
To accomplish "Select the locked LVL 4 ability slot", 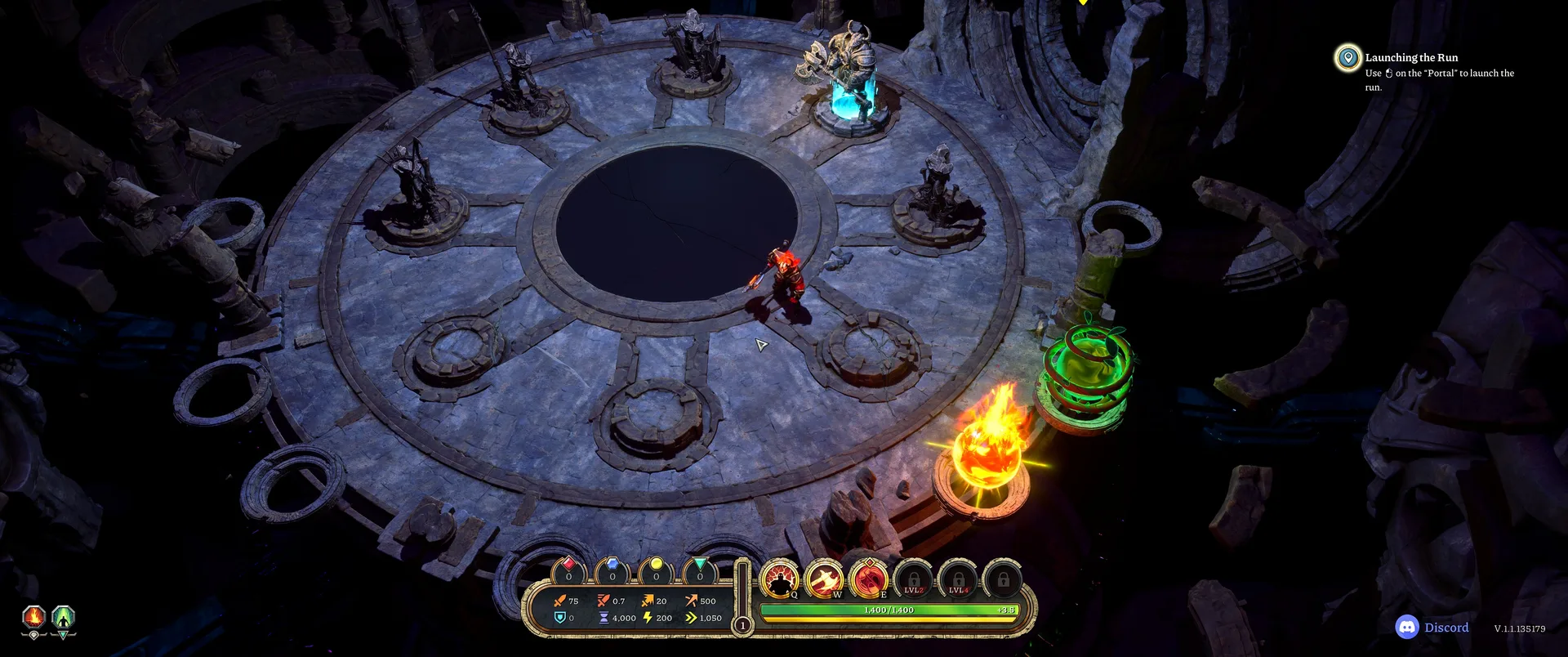I will [x=958, y=580].
